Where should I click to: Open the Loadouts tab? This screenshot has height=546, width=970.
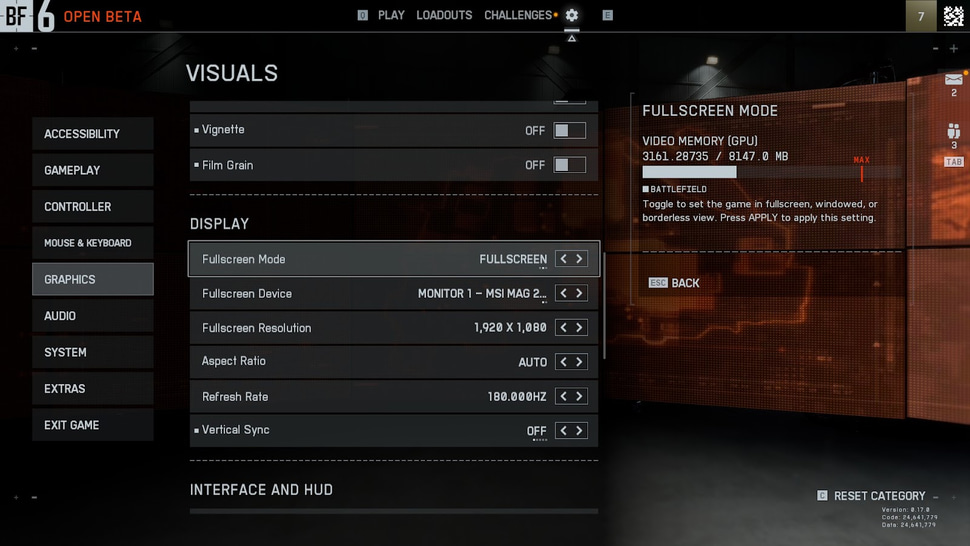click(444, 15)
